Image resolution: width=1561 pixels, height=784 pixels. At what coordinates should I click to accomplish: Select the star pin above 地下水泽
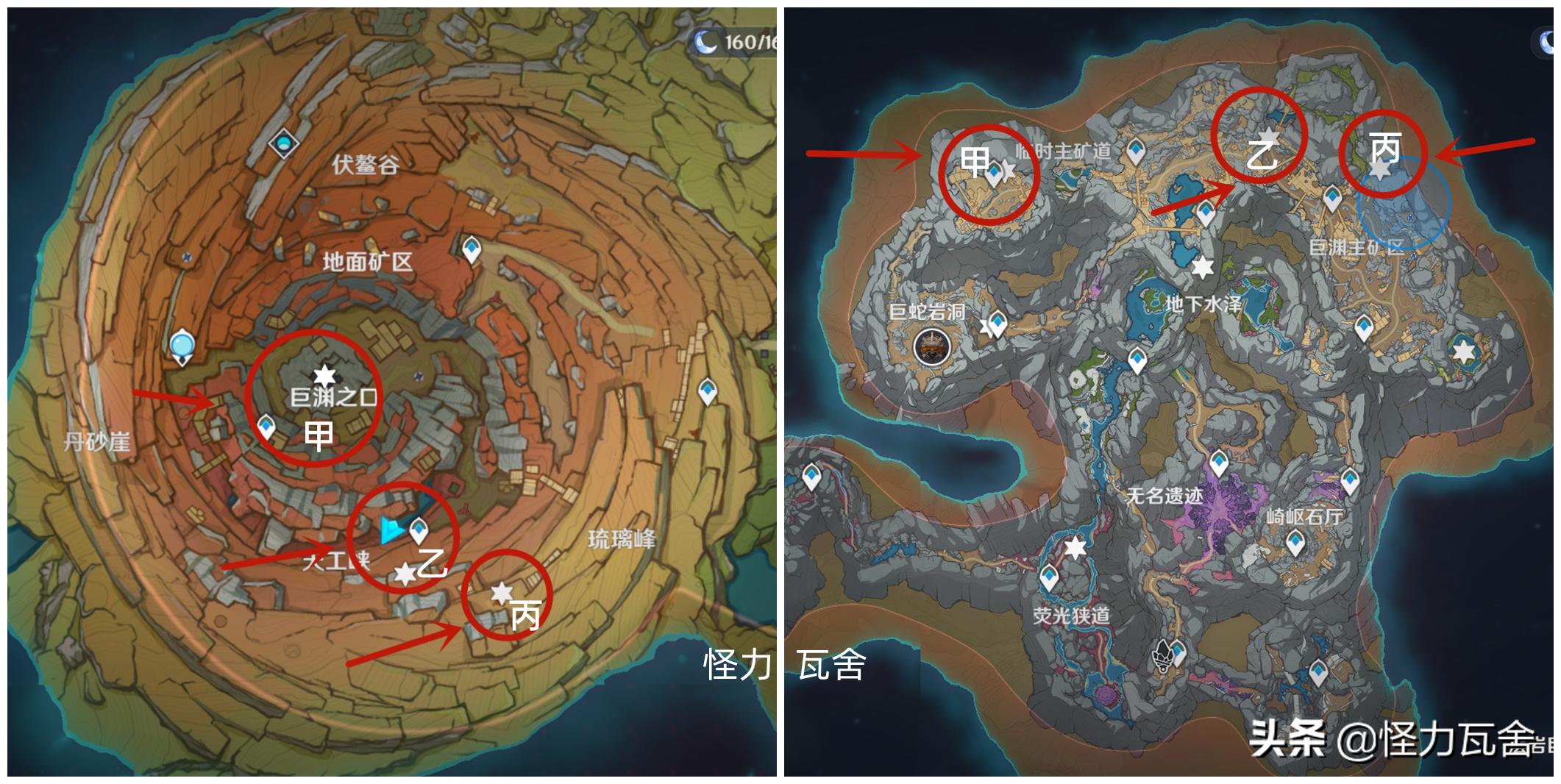point(1202,267)
